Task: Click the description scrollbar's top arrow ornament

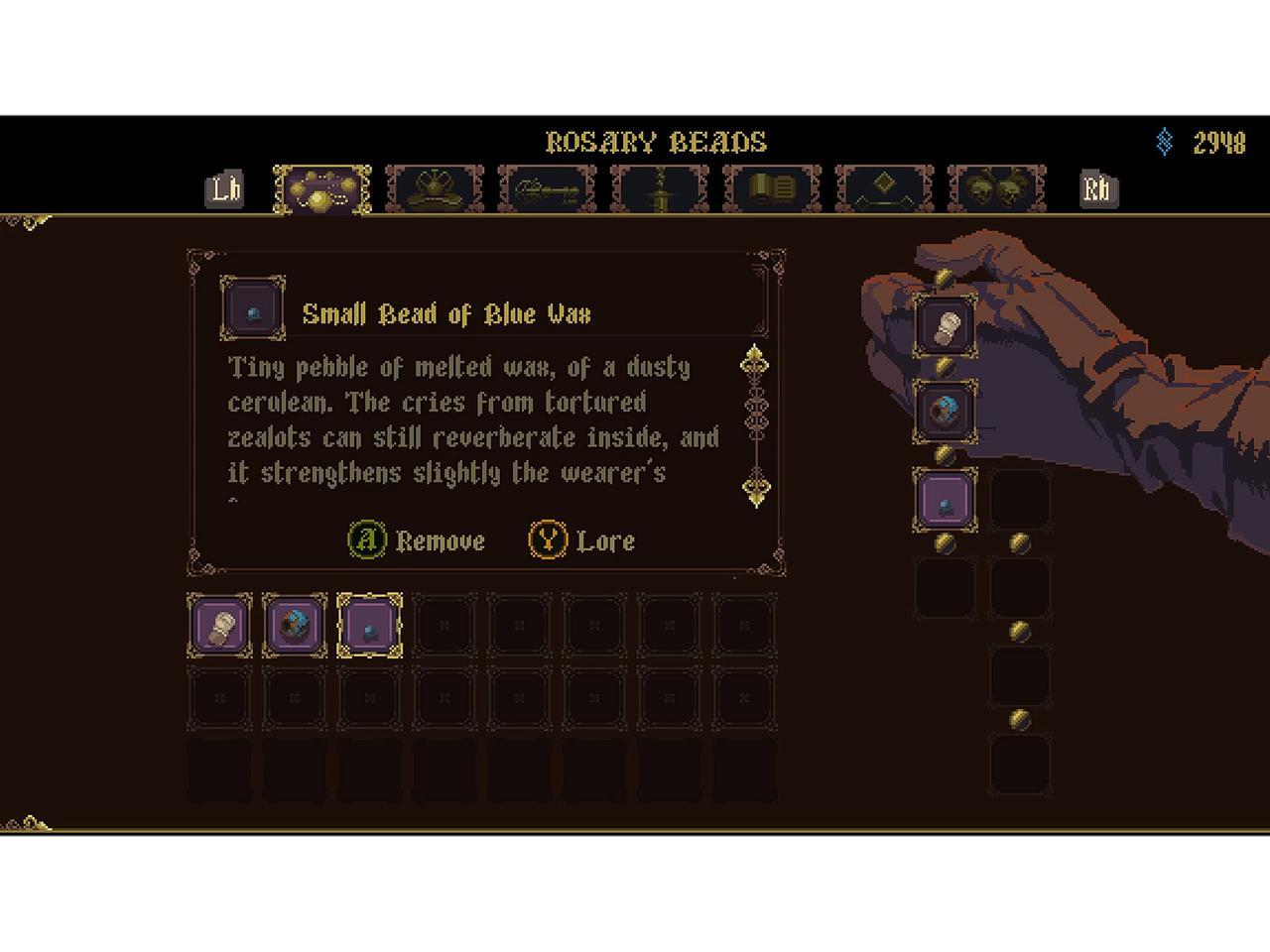Action: click(x=756, y=359)
